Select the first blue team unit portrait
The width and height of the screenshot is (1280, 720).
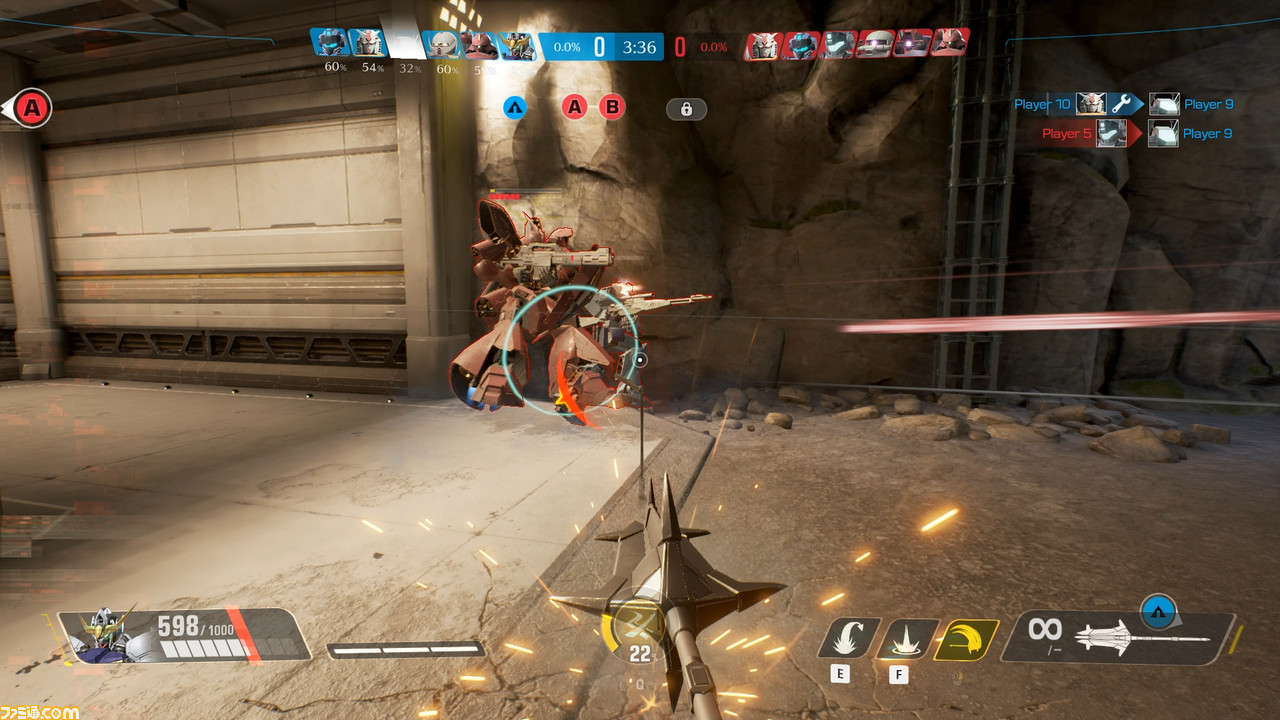tap(329, 43)
